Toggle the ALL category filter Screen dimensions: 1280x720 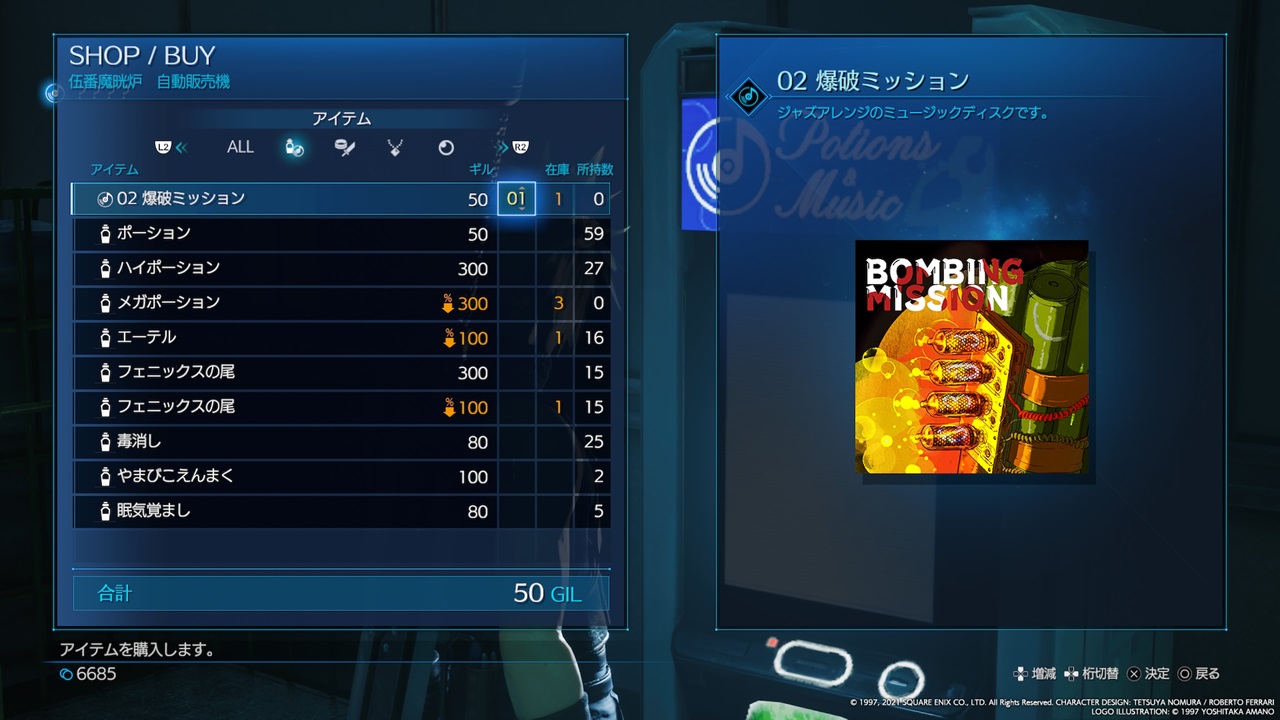pyautogui.click(x=240, y=146)
